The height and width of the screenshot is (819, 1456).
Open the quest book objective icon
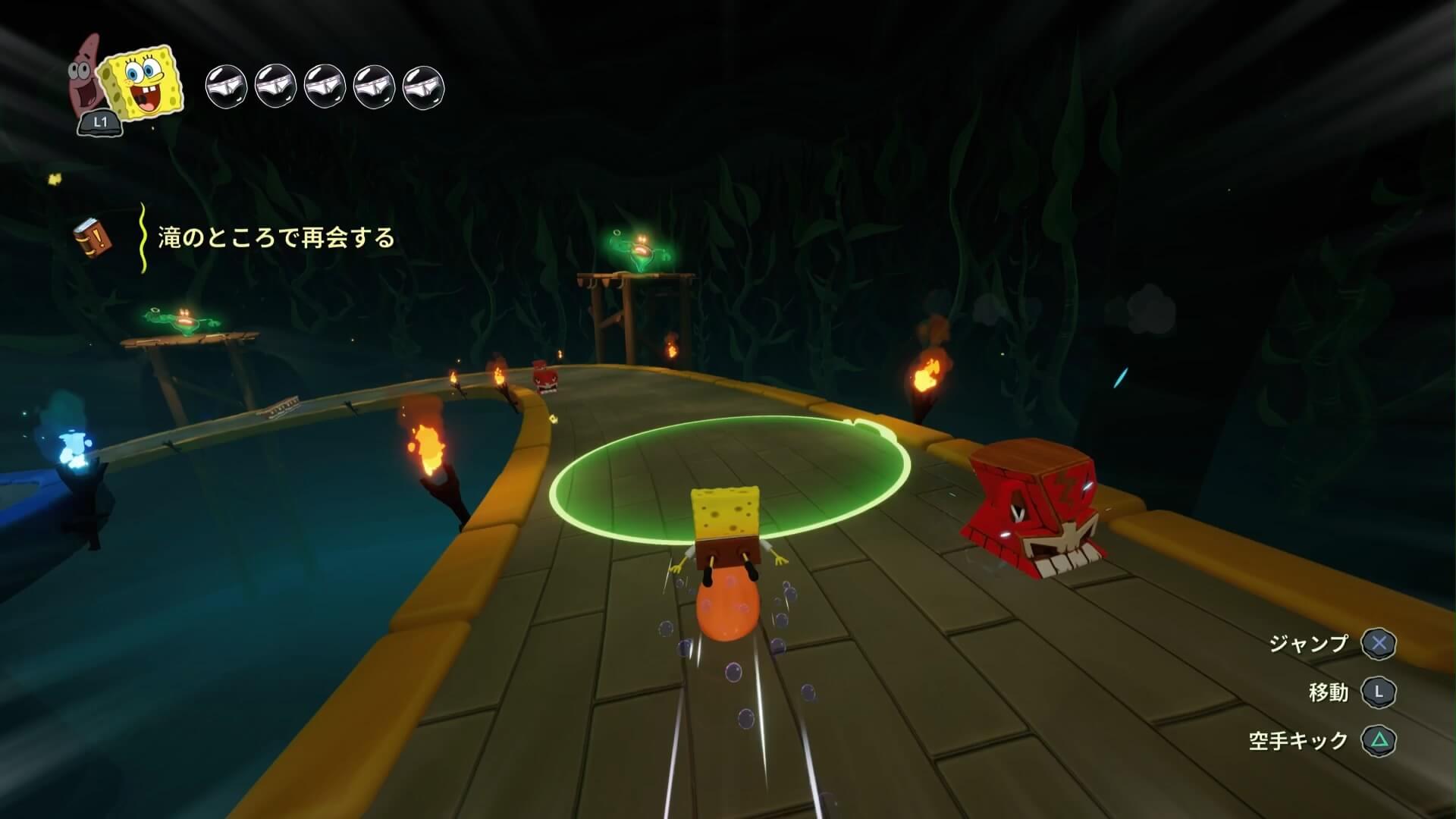[x=93, y=239]
